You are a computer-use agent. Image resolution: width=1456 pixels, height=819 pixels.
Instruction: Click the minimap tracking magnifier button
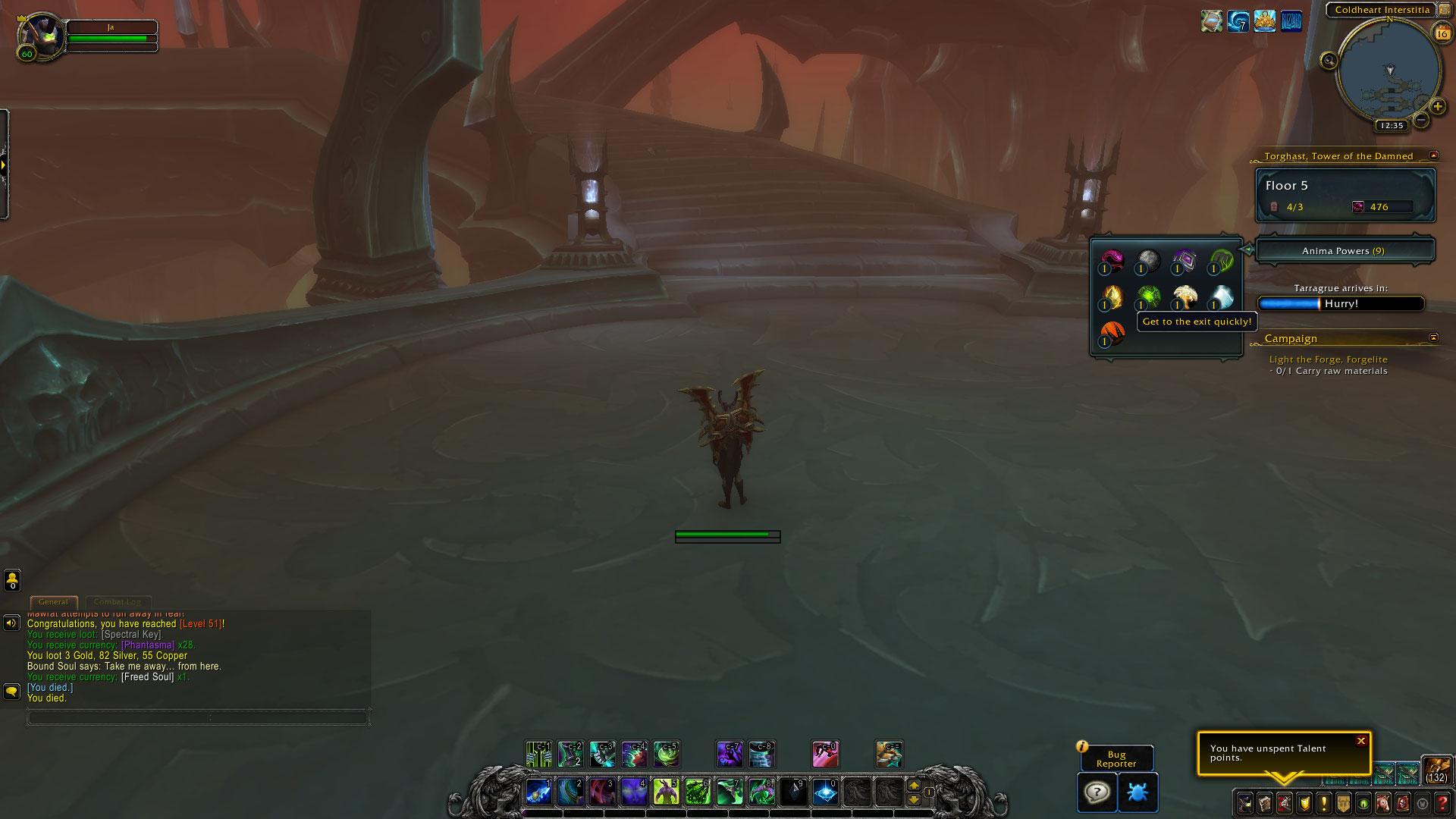tap(1329, 61)
